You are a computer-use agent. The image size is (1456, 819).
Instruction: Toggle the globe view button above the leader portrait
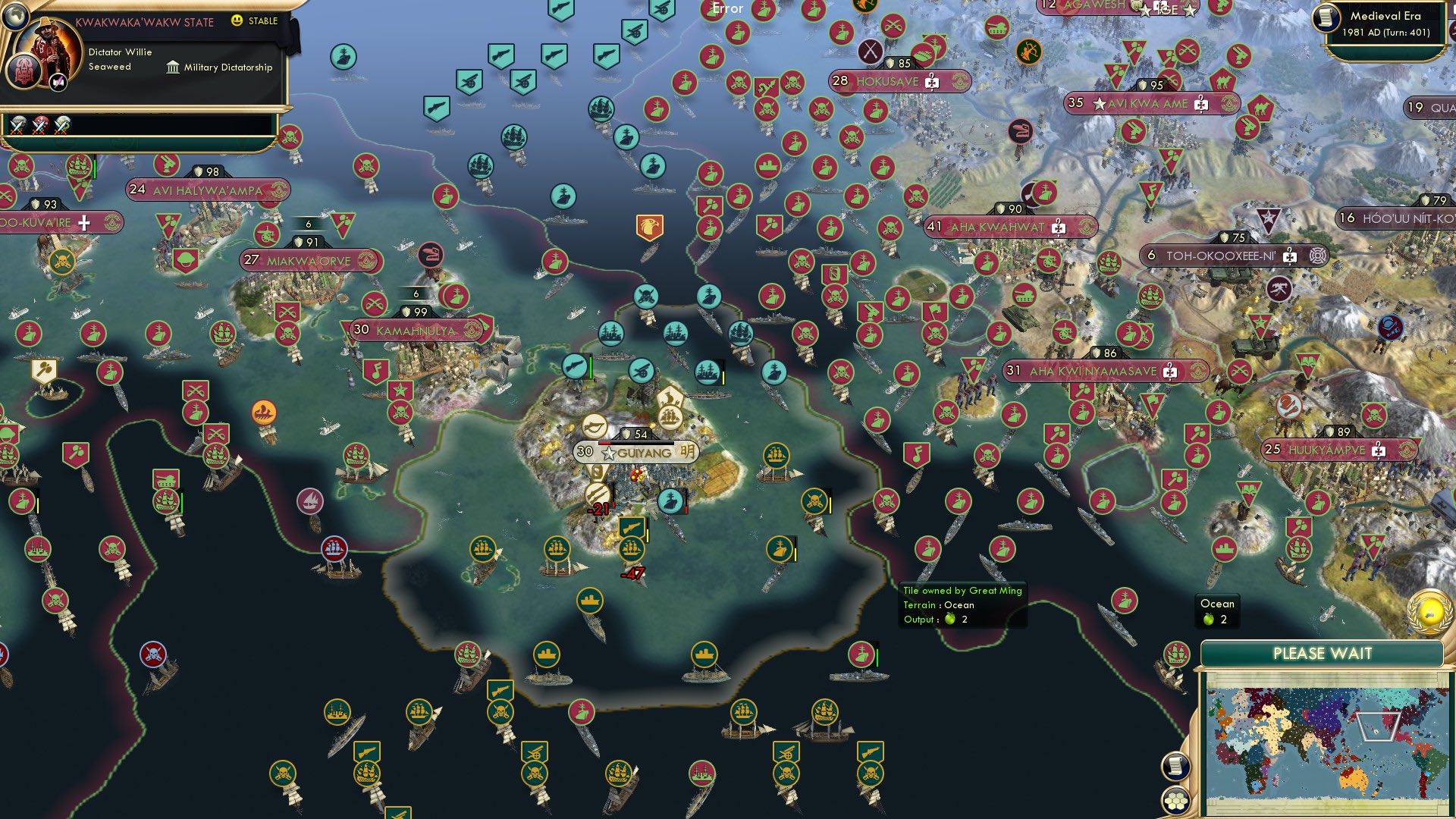pyautogui.click(x=16, y=17)
